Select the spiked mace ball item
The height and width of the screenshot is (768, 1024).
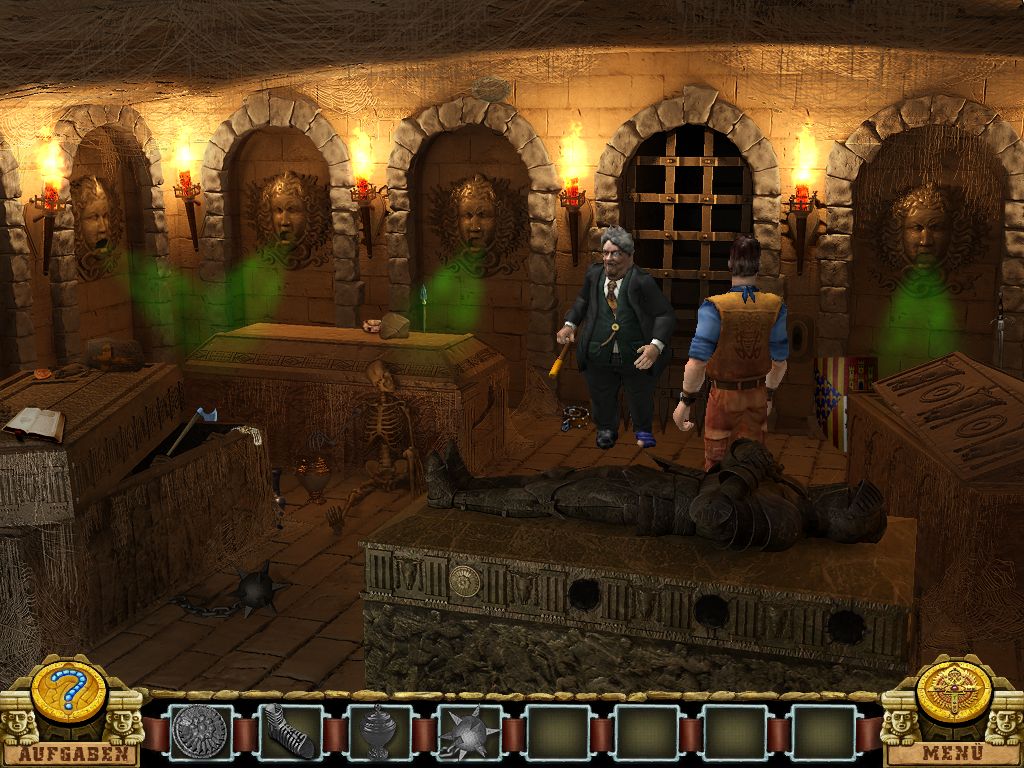click(468, 733)
